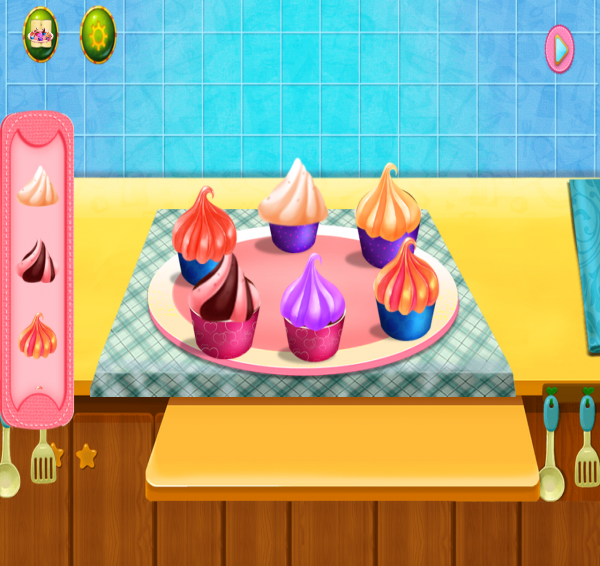Open the recipe book icon
This screenshot has width=600, height=566.
pyautogui.click(x=41, y=35)
